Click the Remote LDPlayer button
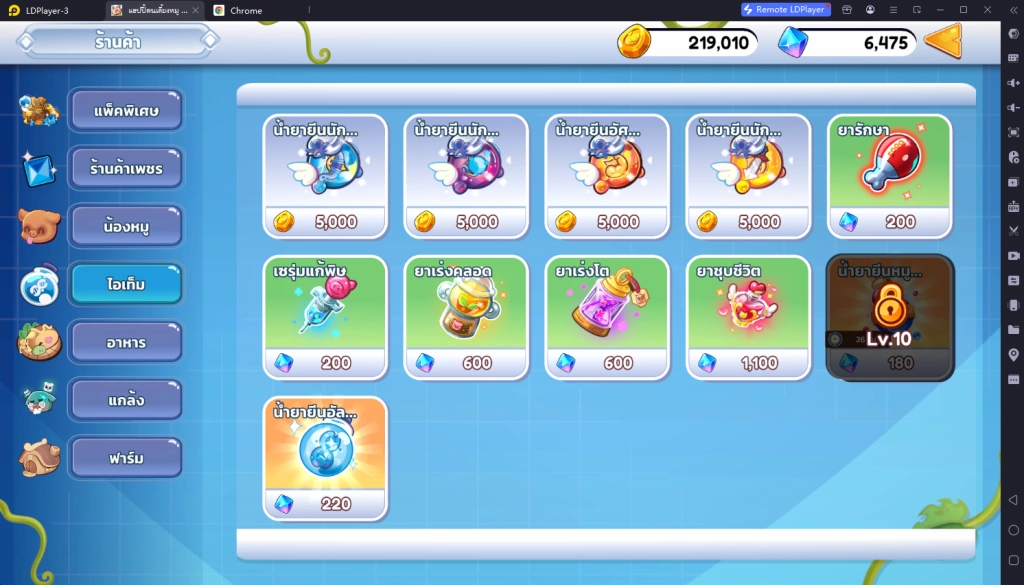The width and height of the screenshot is (1024, 585). 786,10
